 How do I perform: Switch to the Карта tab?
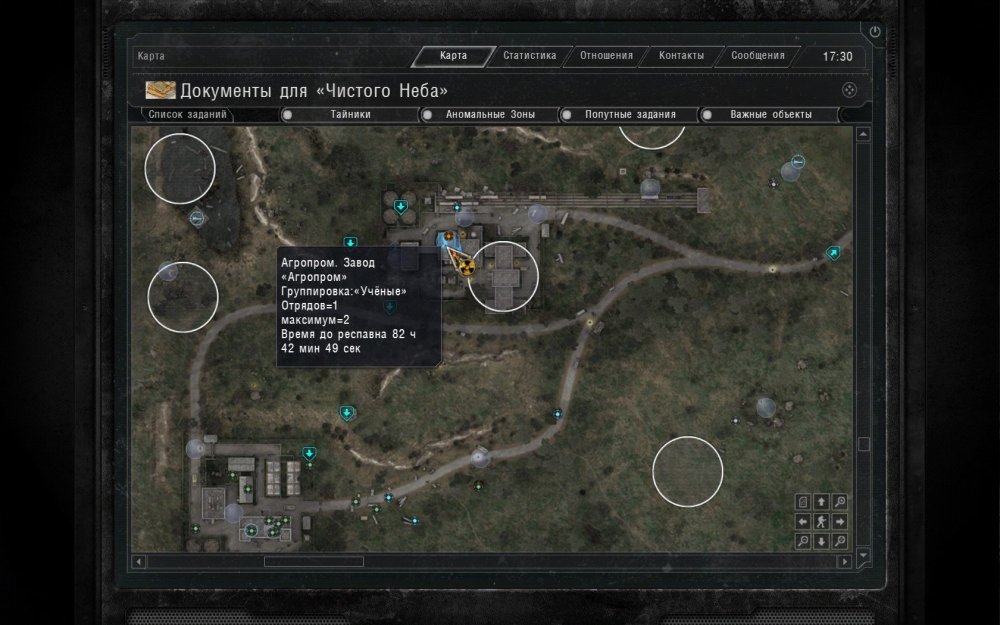coord(454,56)
